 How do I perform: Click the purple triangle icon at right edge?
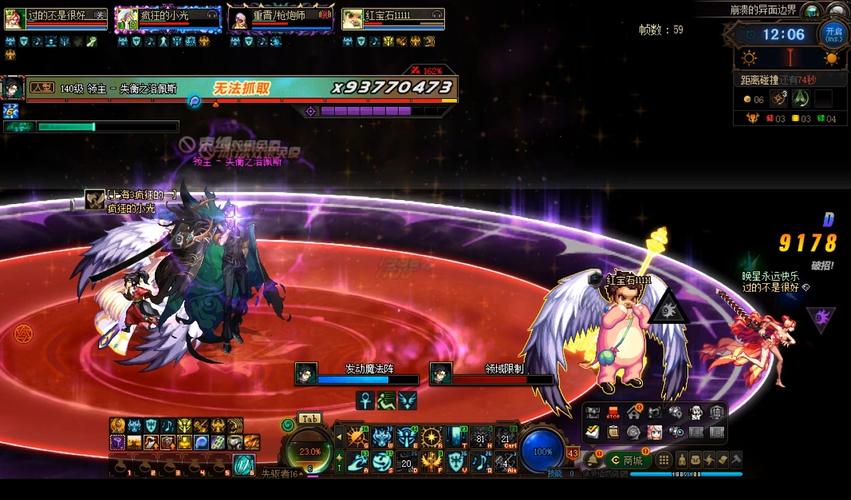tap(821, 318)
